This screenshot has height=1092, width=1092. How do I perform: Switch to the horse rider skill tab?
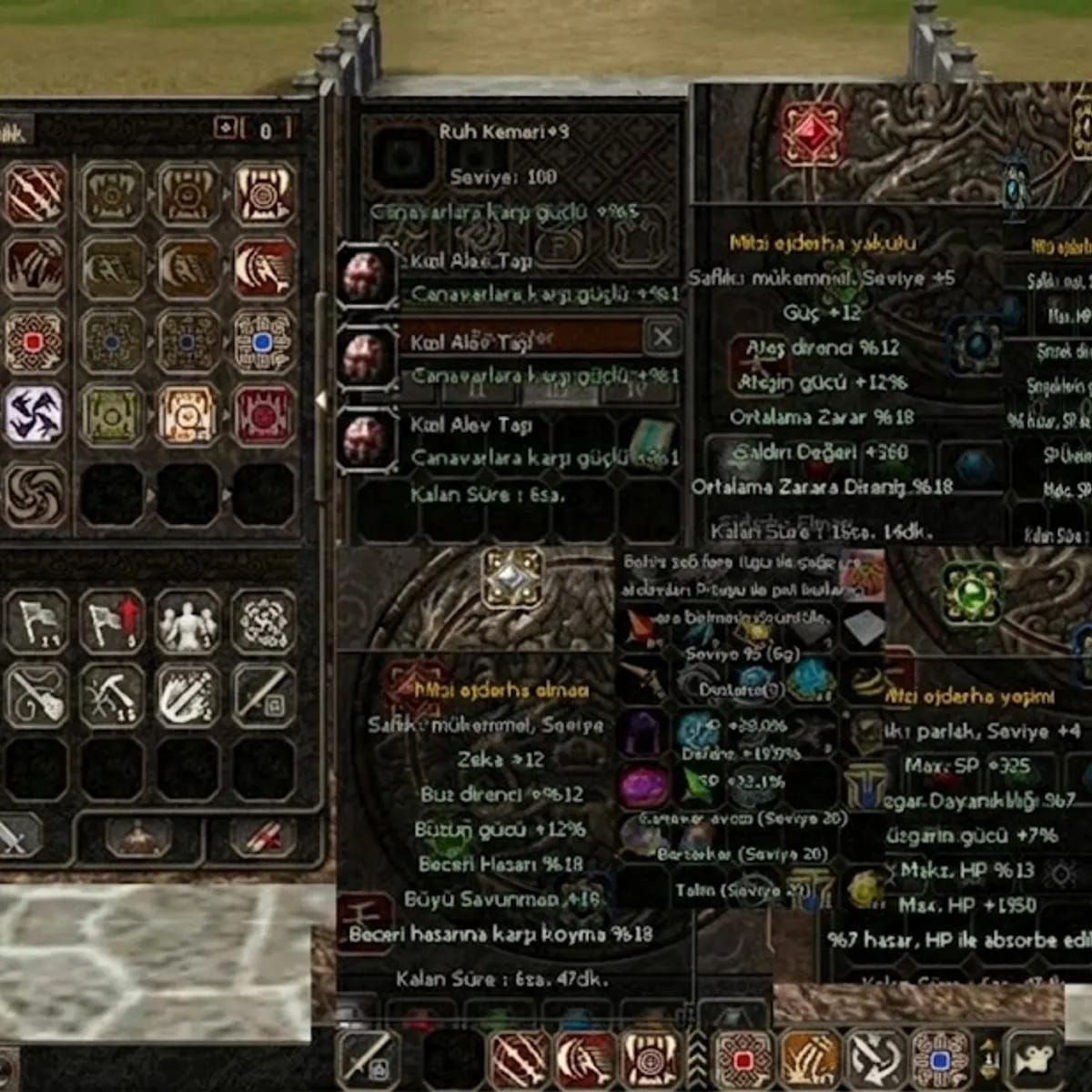(138, 835)
